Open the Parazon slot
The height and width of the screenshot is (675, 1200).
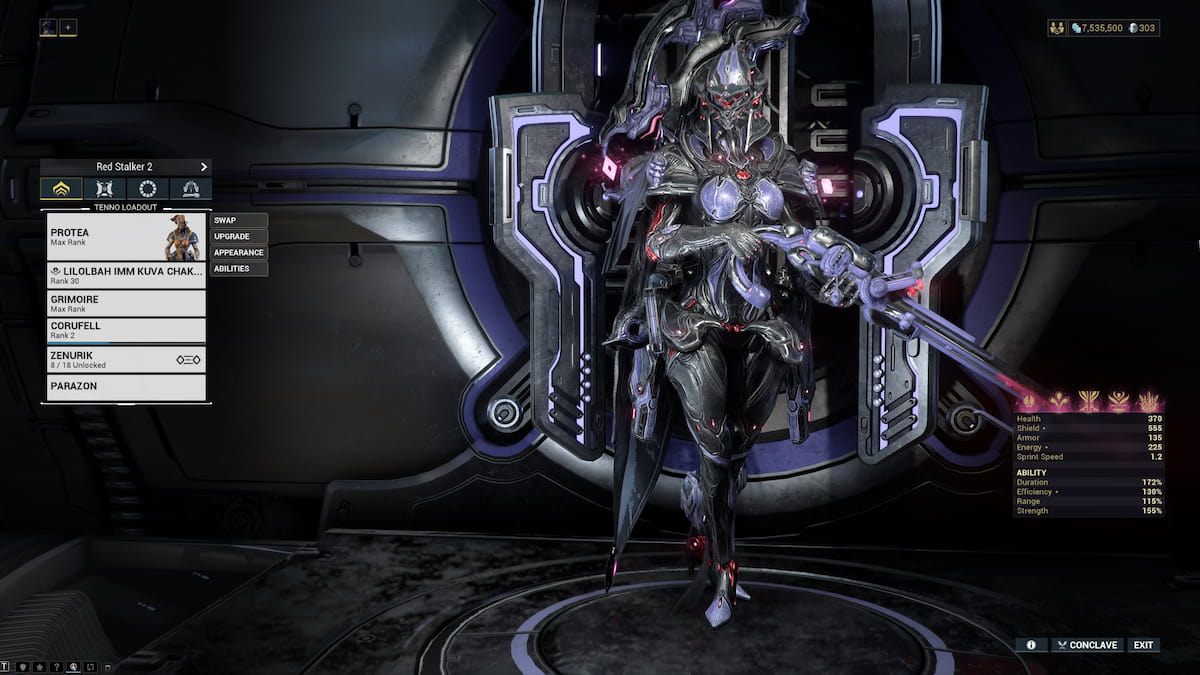tap(126, 386)
